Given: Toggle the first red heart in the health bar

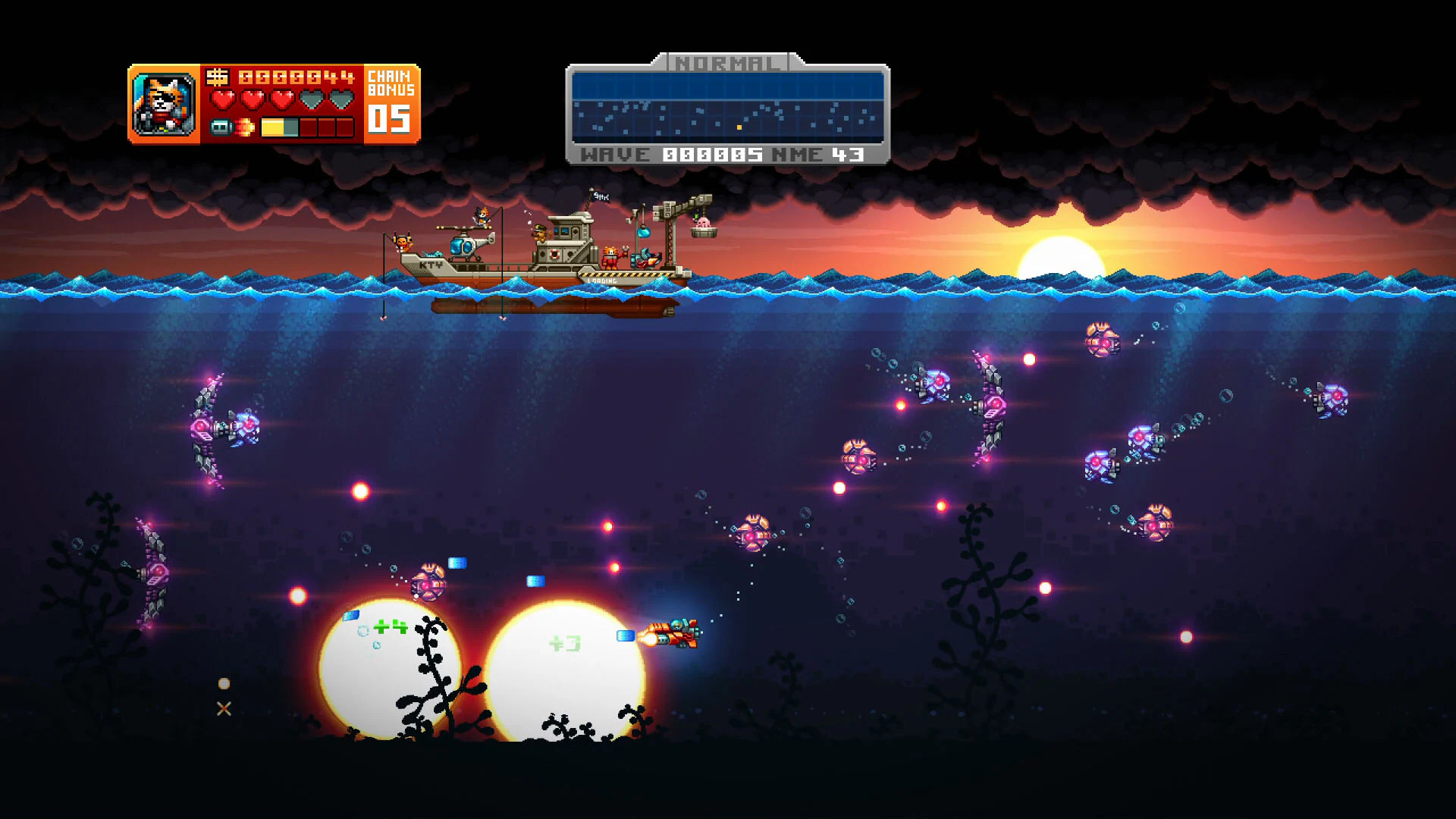Looking at the screenshot, I should (x=224, y=99).
